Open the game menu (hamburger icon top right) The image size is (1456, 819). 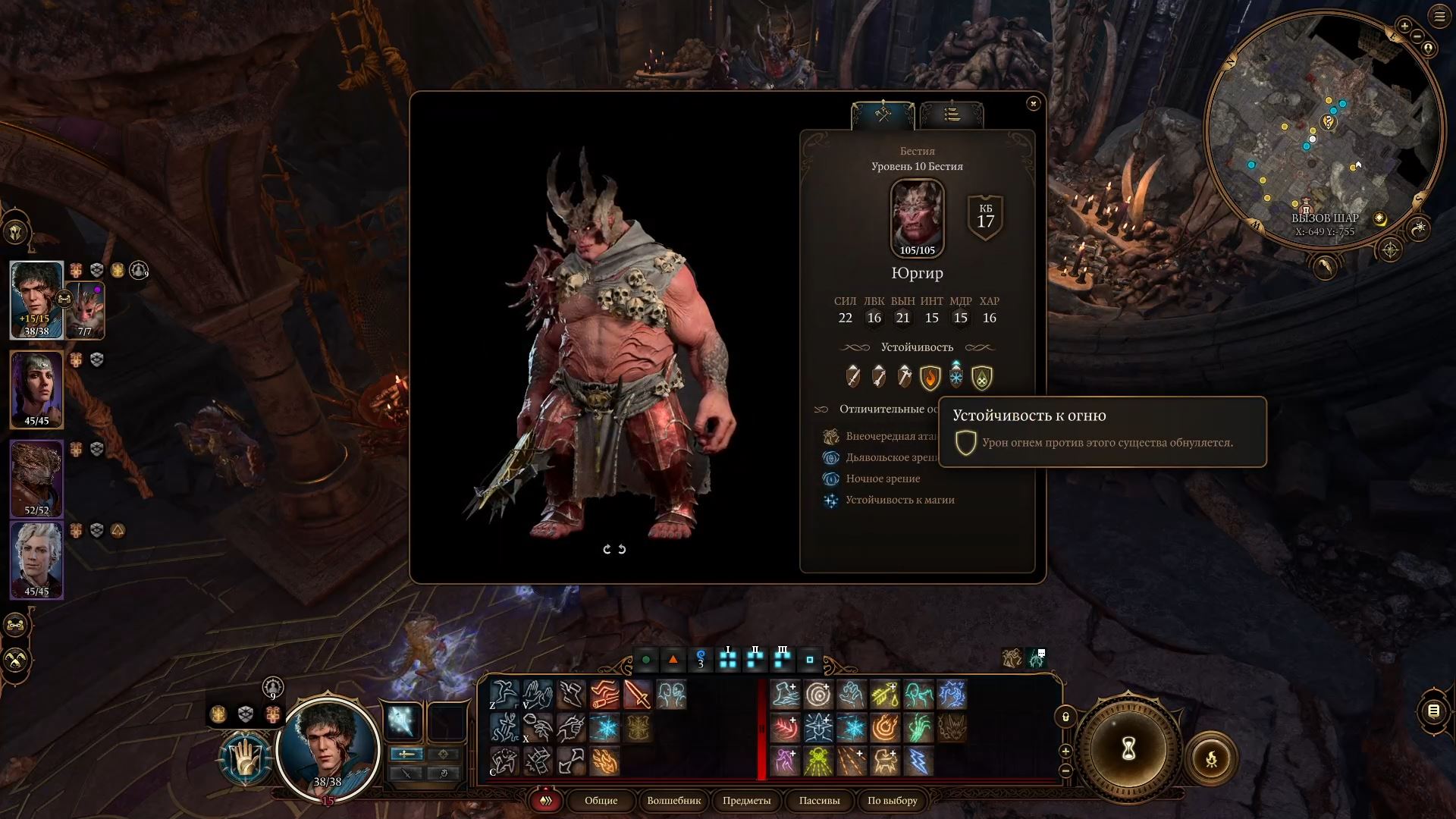click(1438, 17)
